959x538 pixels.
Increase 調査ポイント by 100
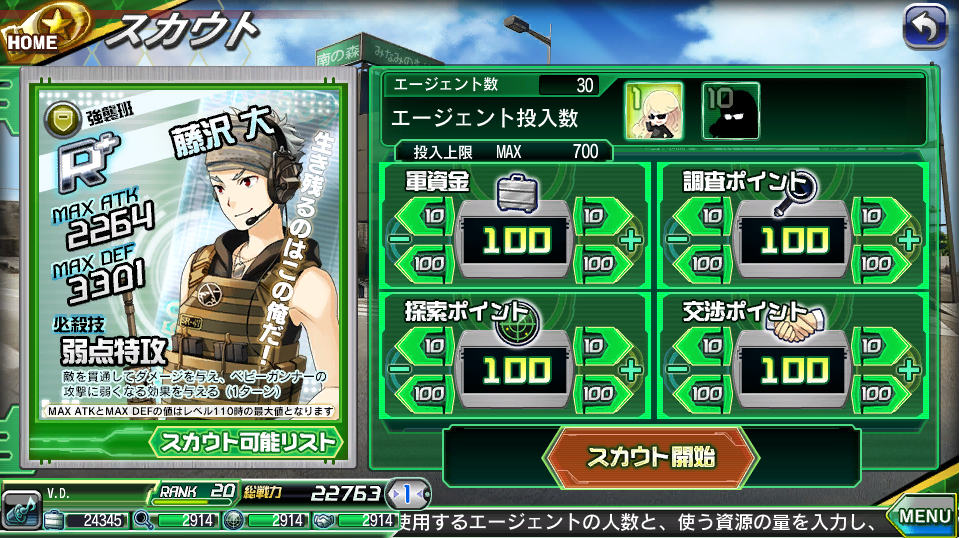pos(877,264)
